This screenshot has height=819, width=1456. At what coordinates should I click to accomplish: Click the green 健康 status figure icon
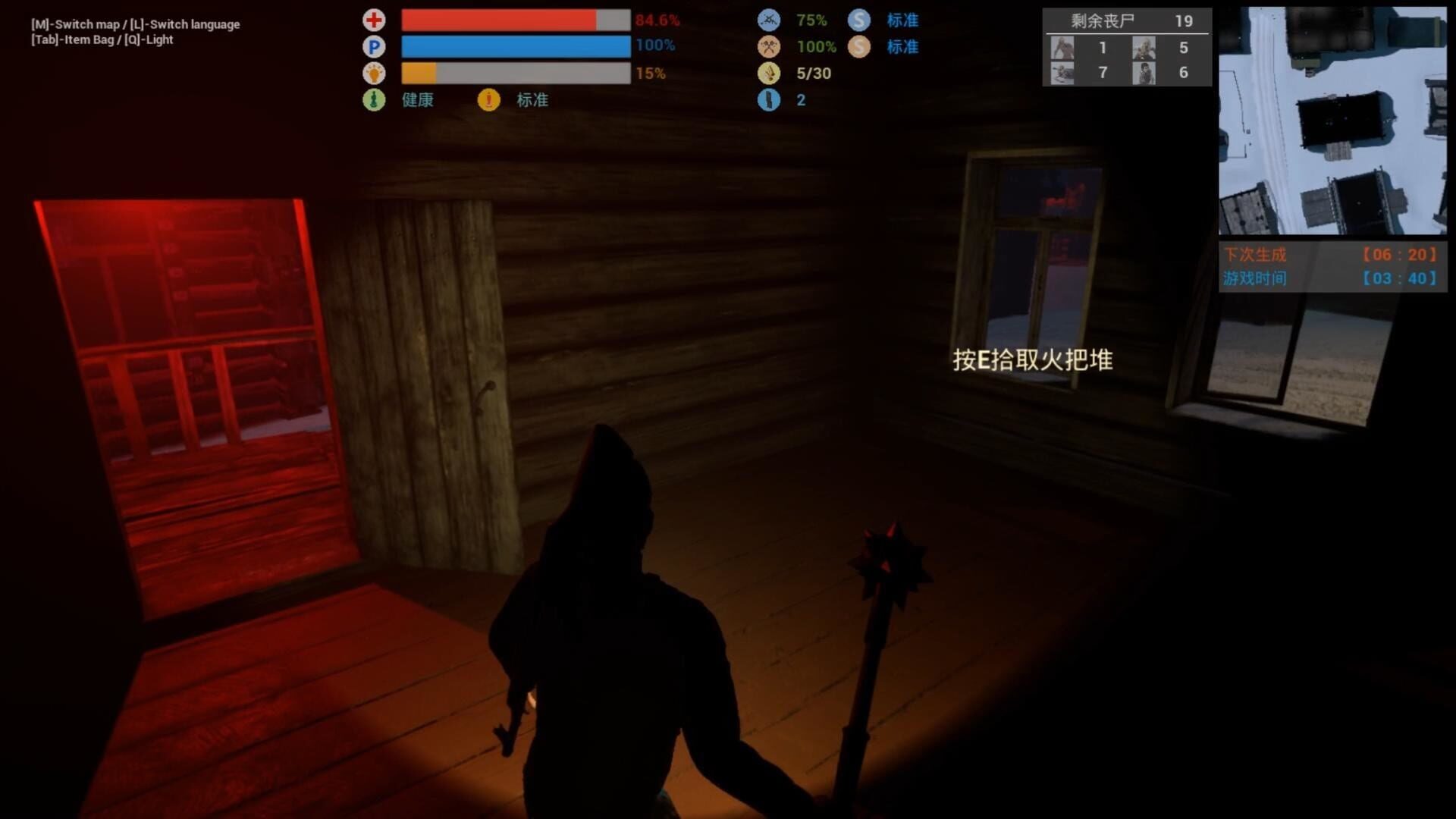click(374, 99)
